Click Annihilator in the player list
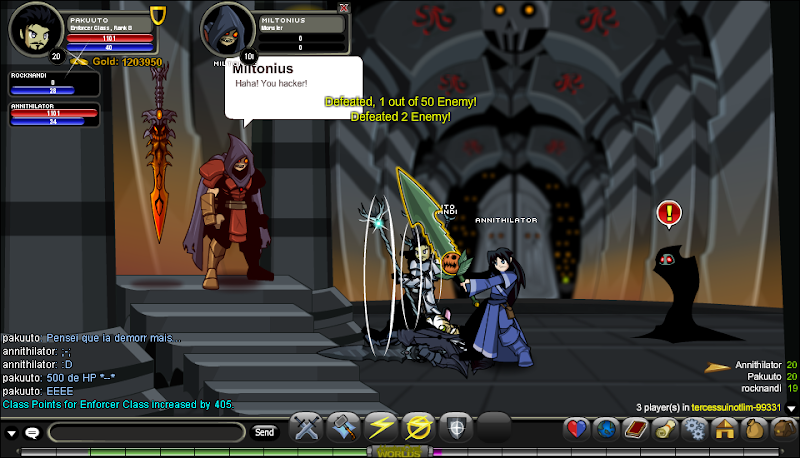The image size is (800, 458). [757, 365]
